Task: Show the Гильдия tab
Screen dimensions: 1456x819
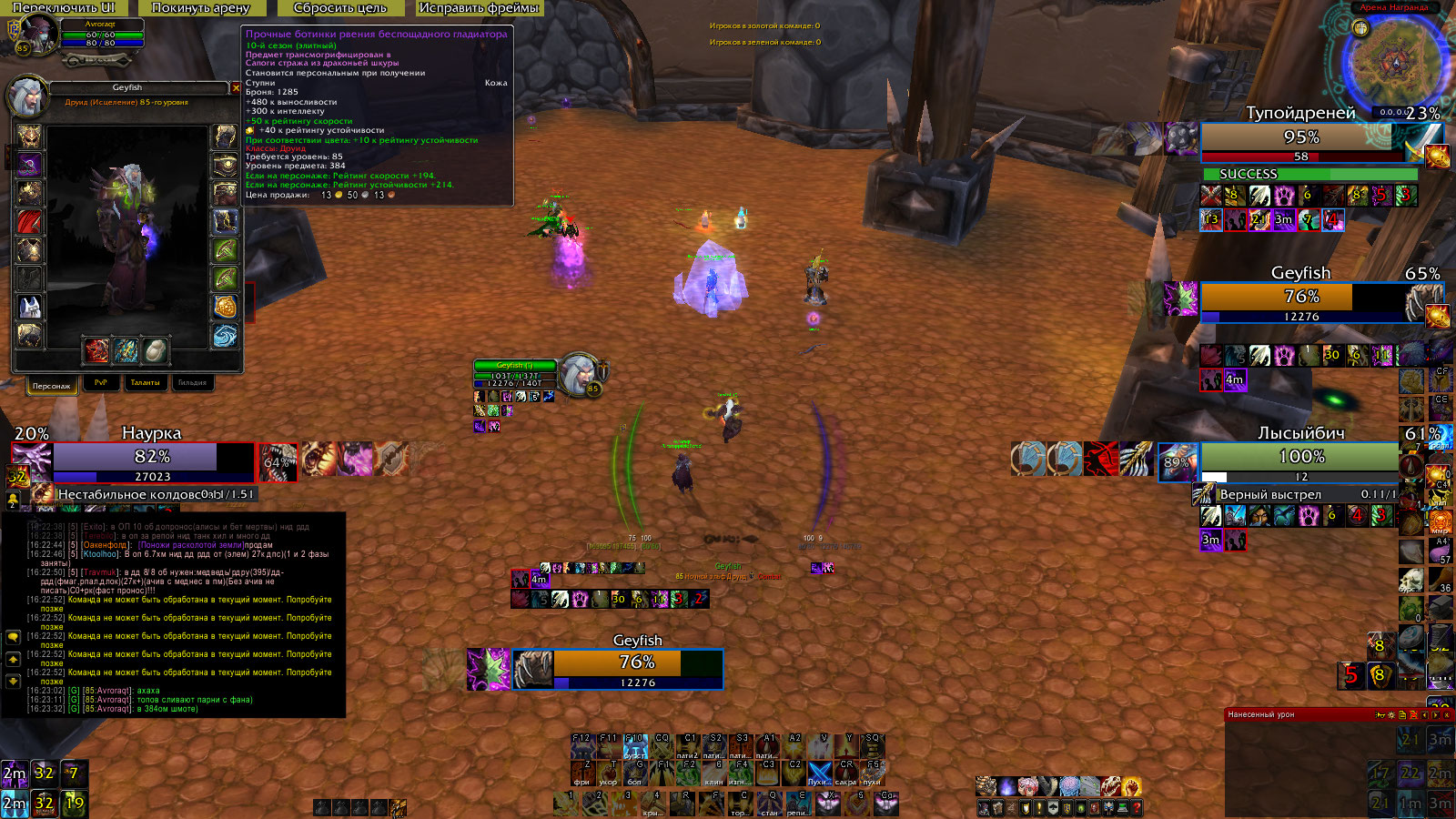Action: [192, 383]
